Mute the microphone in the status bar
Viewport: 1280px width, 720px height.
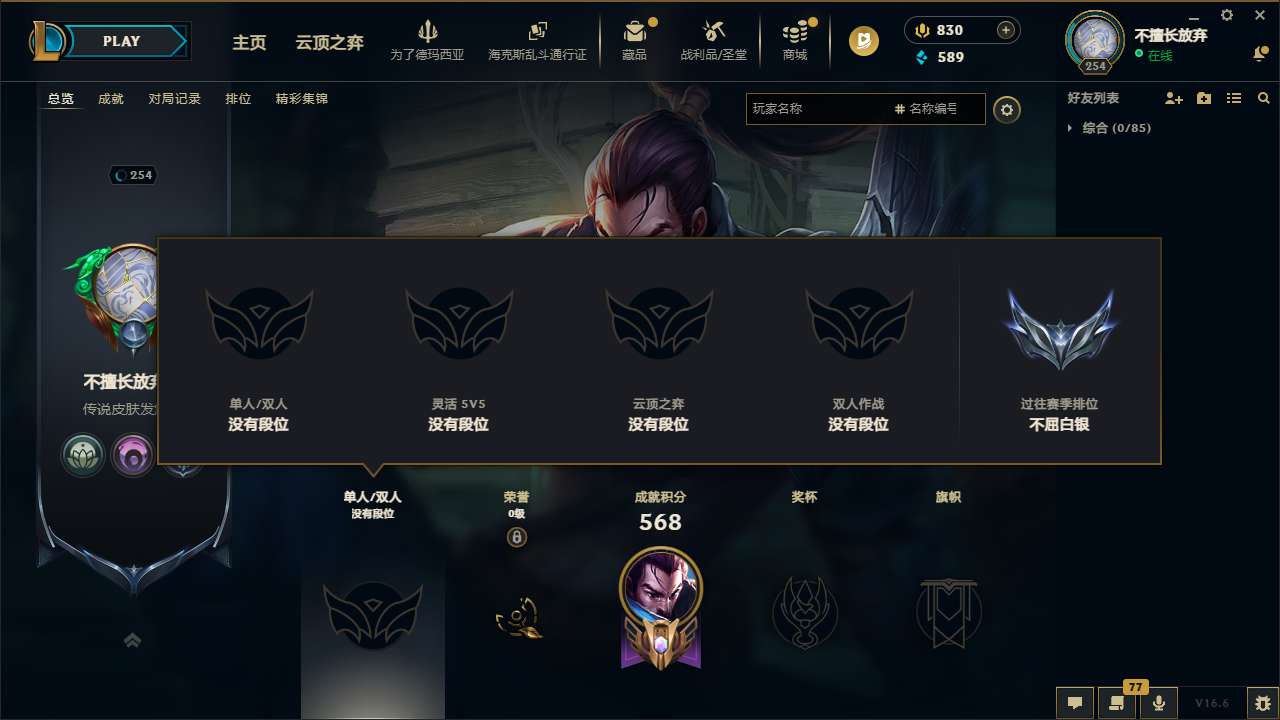coord(1159,703)
